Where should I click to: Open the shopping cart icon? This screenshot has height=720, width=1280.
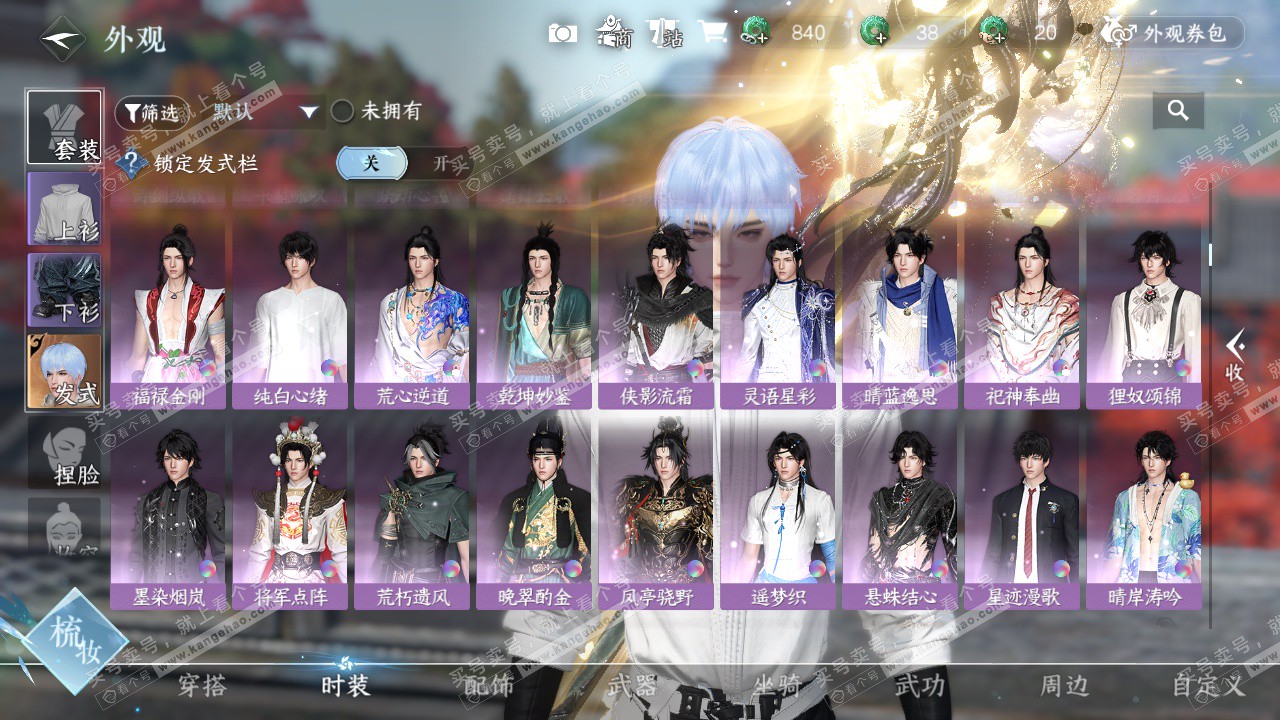pyautogui.click(x=712, y=33)
